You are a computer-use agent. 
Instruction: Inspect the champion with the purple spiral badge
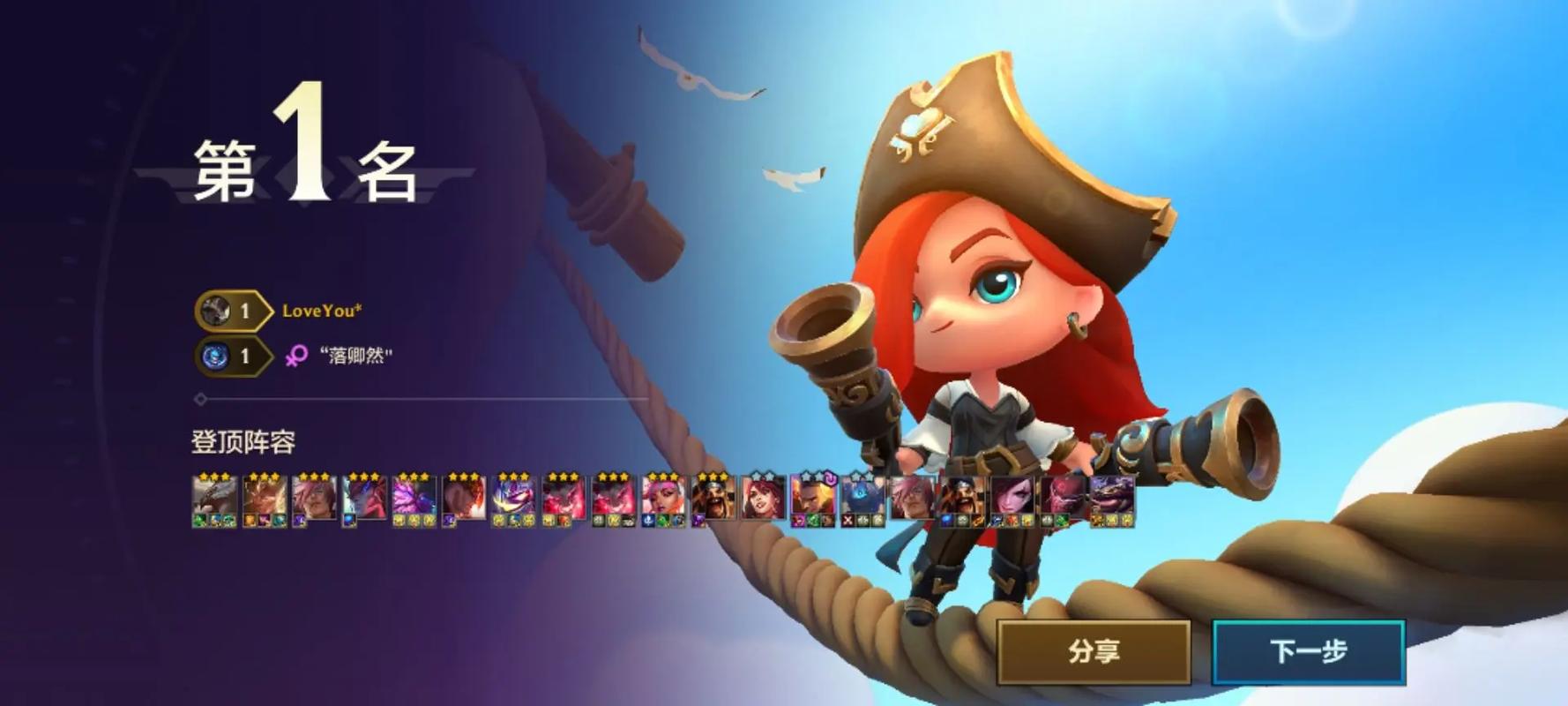tap(812, 499)
